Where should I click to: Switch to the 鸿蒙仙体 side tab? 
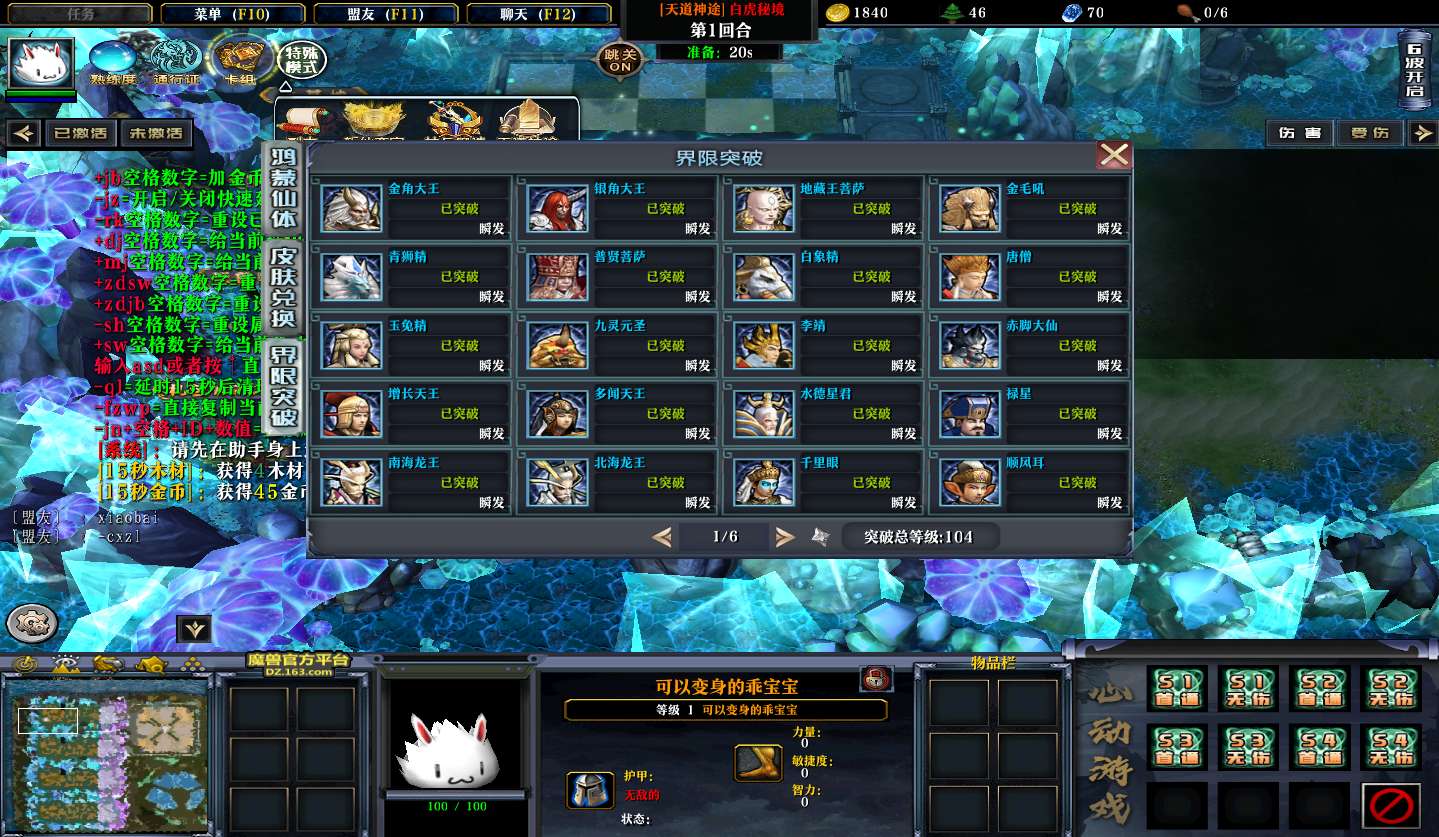284,188
